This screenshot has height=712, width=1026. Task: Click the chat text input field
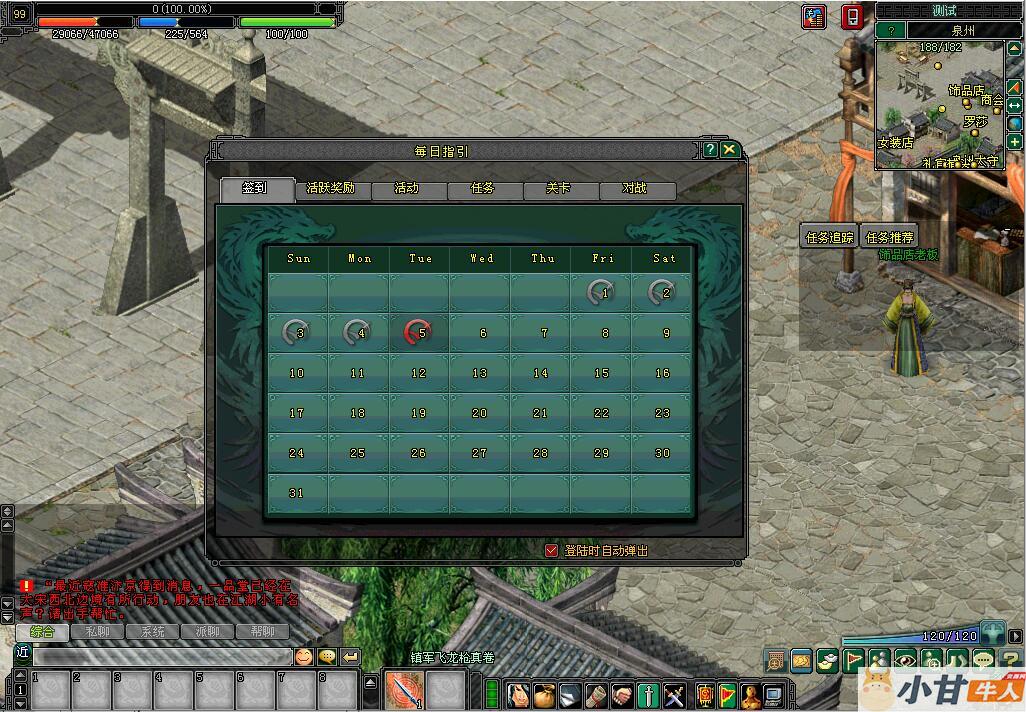(x=160, y=657)
